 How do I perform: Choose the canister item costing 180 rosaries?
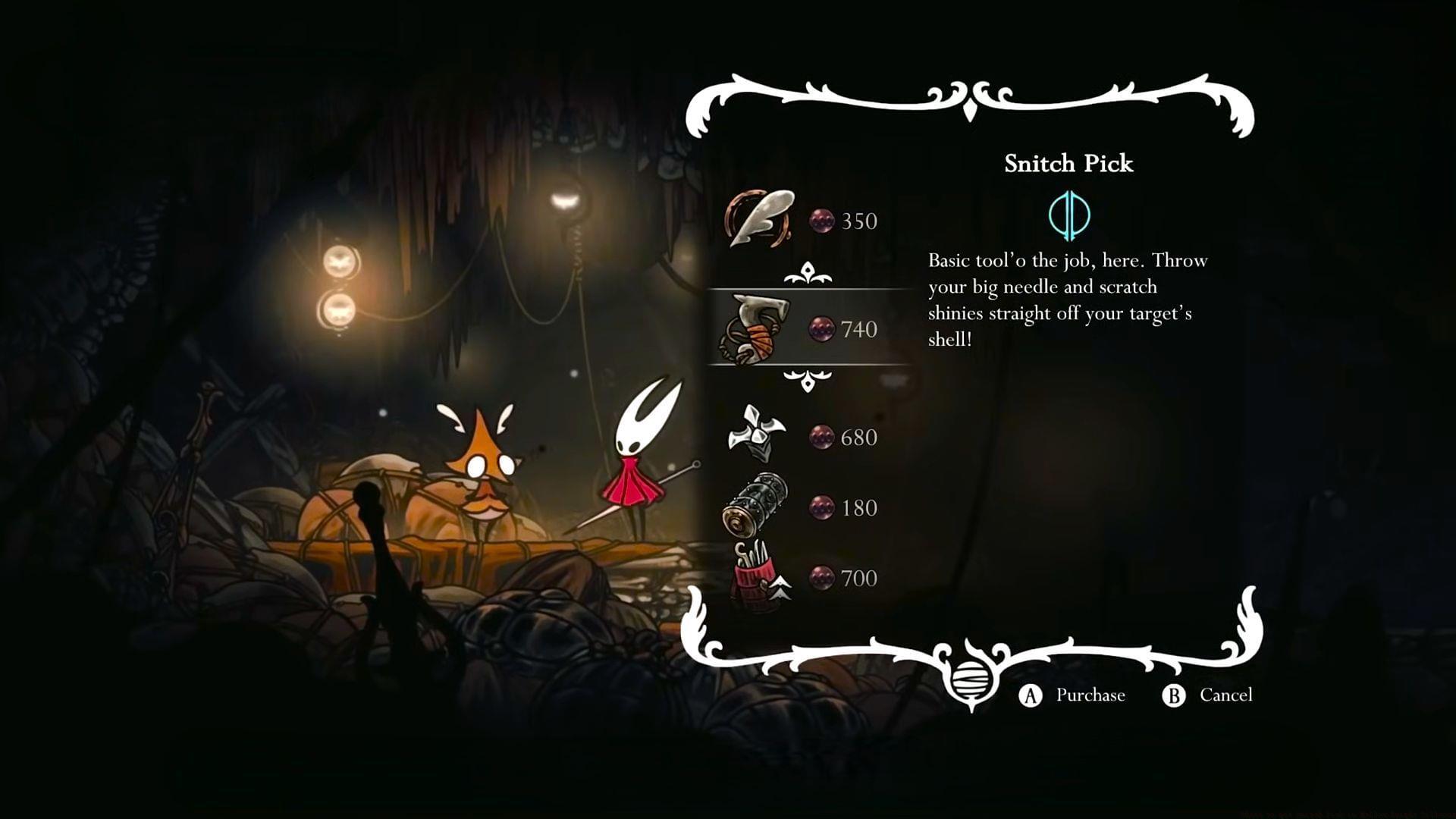(x=758, y=508)
